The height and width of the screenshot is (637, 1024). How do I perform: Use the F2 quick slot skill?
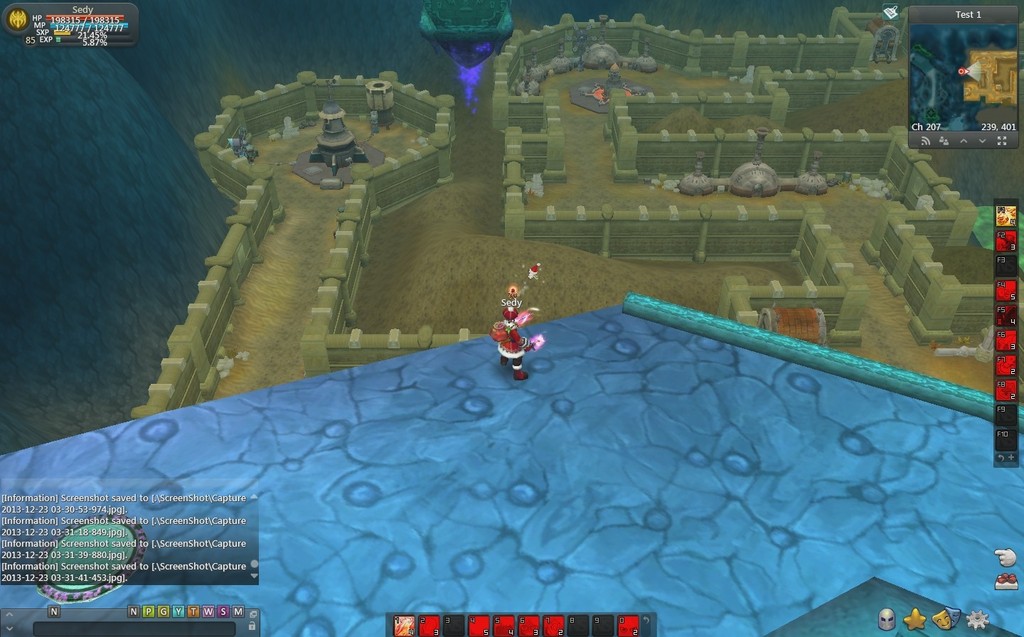click(x=1006, y=241)
